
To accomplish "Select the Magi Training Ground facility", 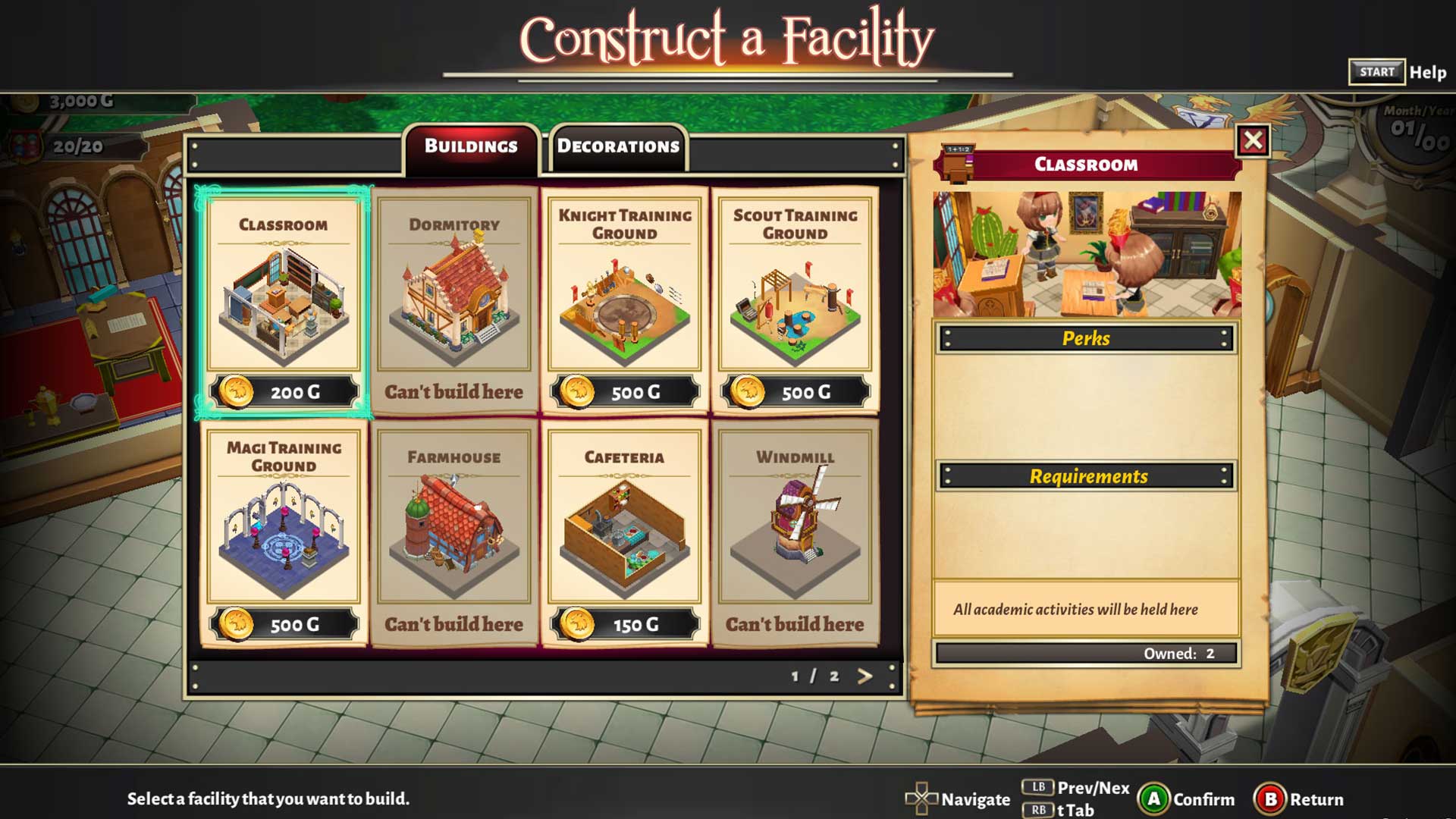I will (284, 531).
